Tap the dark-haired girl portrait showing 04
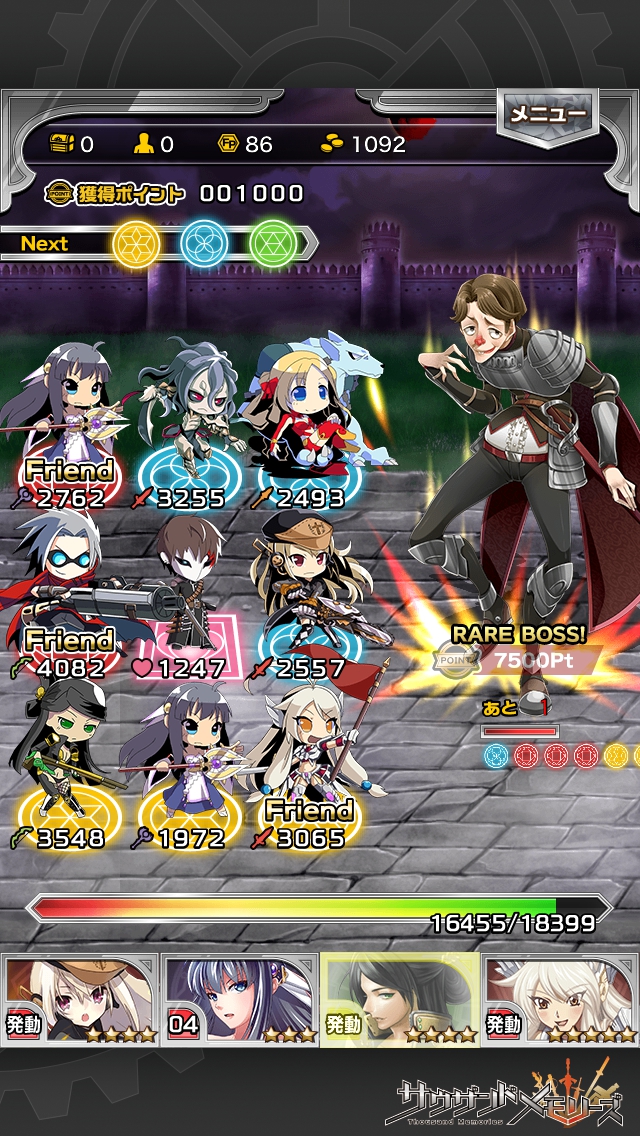The image size is (640, 1136). click(x=240, y=997)
